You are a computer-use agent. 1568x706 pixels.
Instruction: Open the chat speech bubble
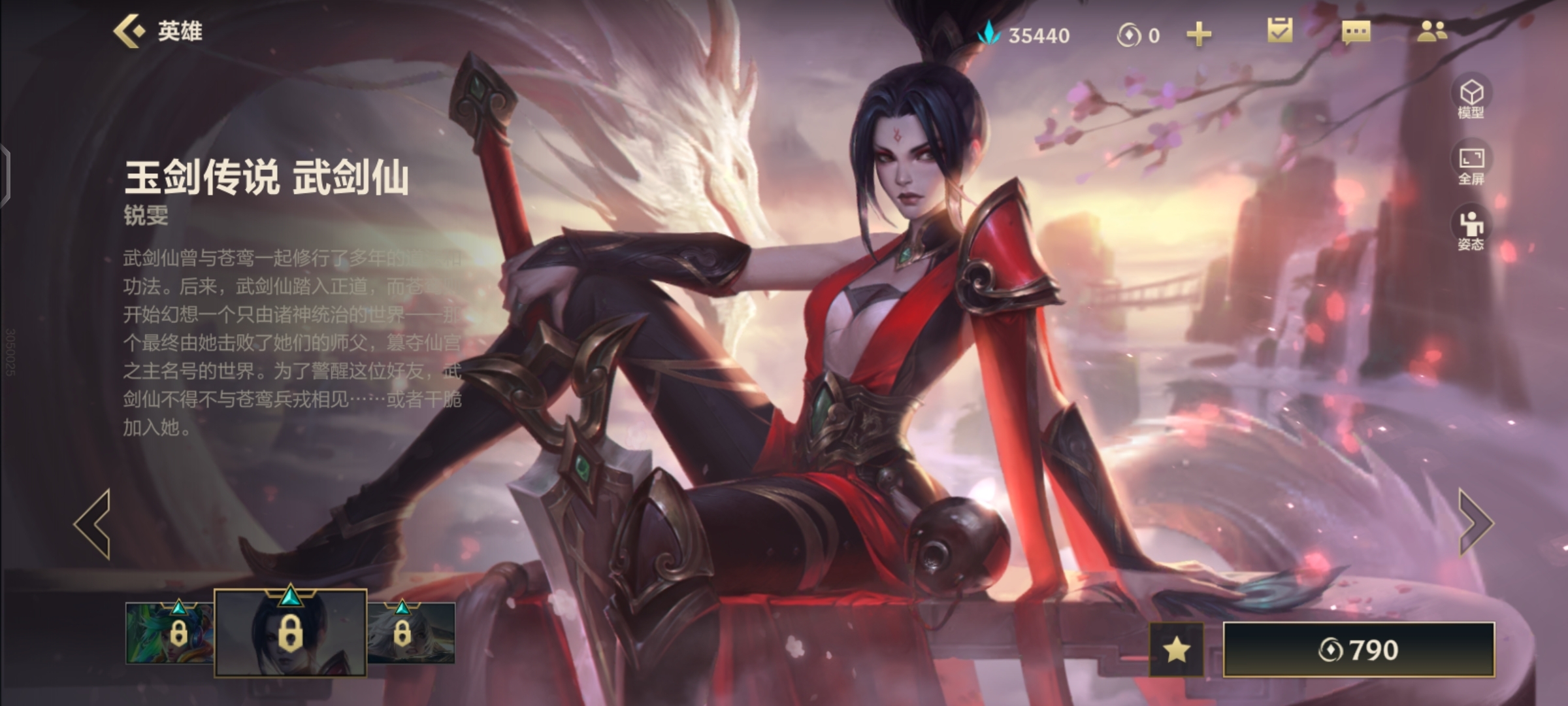(x=1356, y=32)
